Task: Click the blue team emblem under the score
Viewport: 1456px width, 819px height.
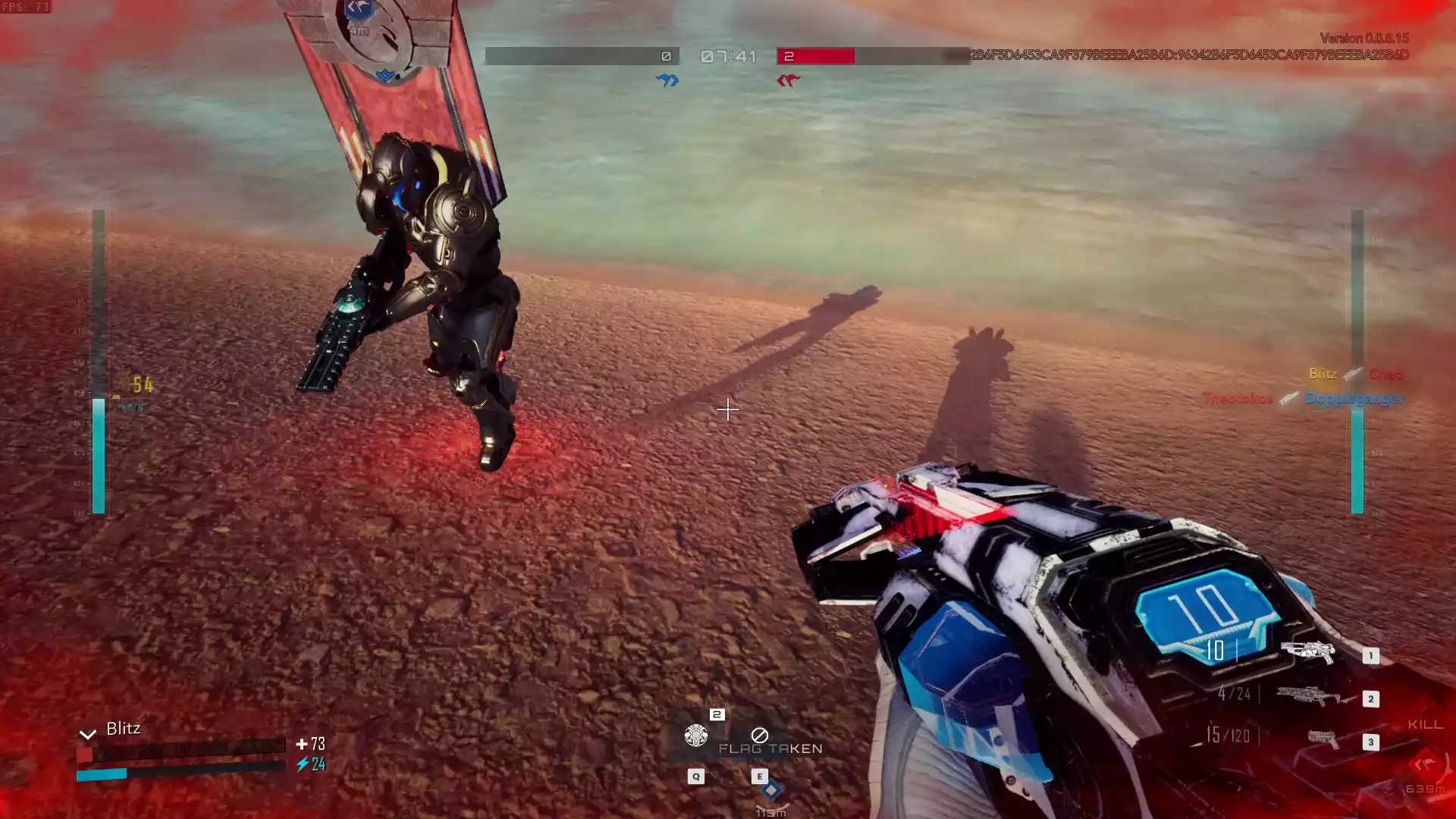Action: coord(667,80)
